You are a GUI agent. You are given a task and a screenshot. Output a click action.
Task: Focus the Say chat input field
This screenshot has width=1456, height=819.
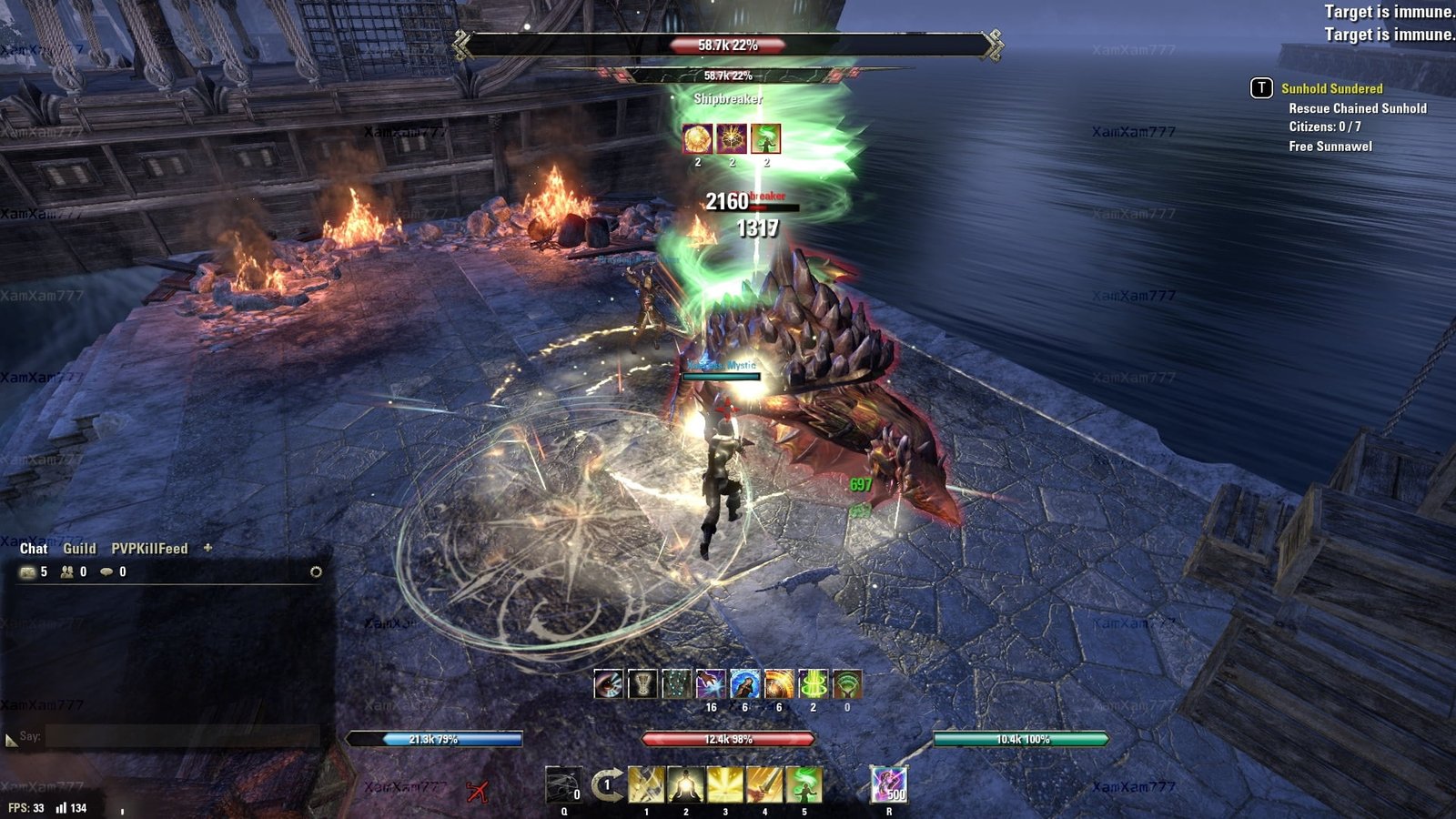click(x=182, y=736)
